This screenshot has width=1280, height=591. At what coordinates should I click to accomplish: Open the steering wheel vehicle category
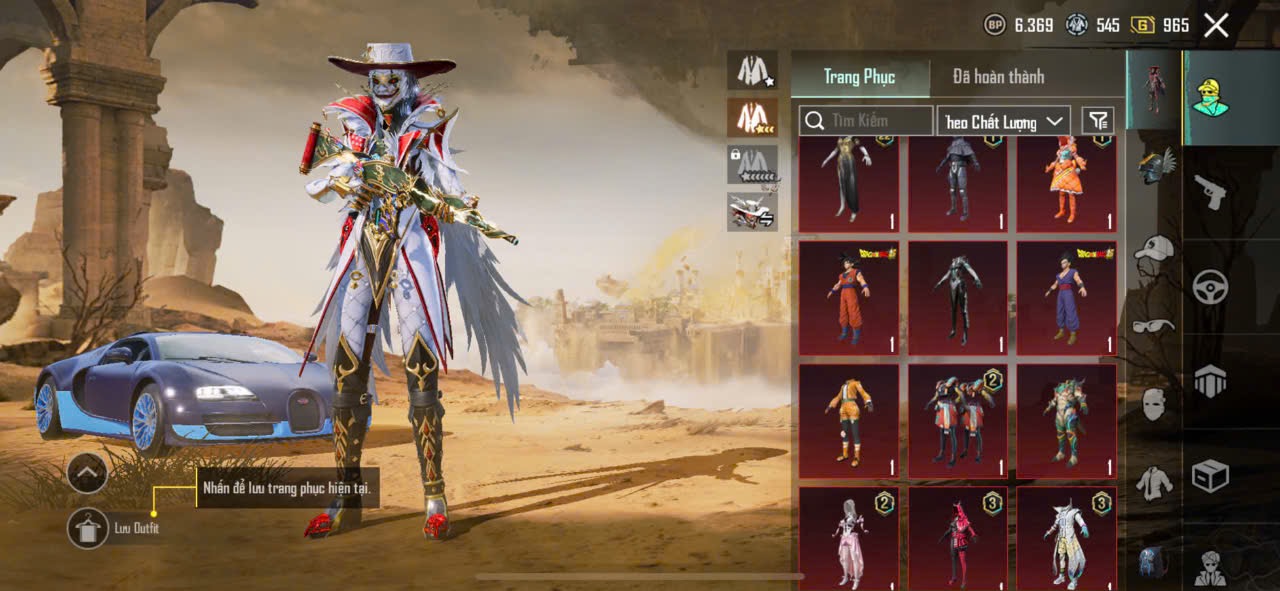(x=1210, y=287)
